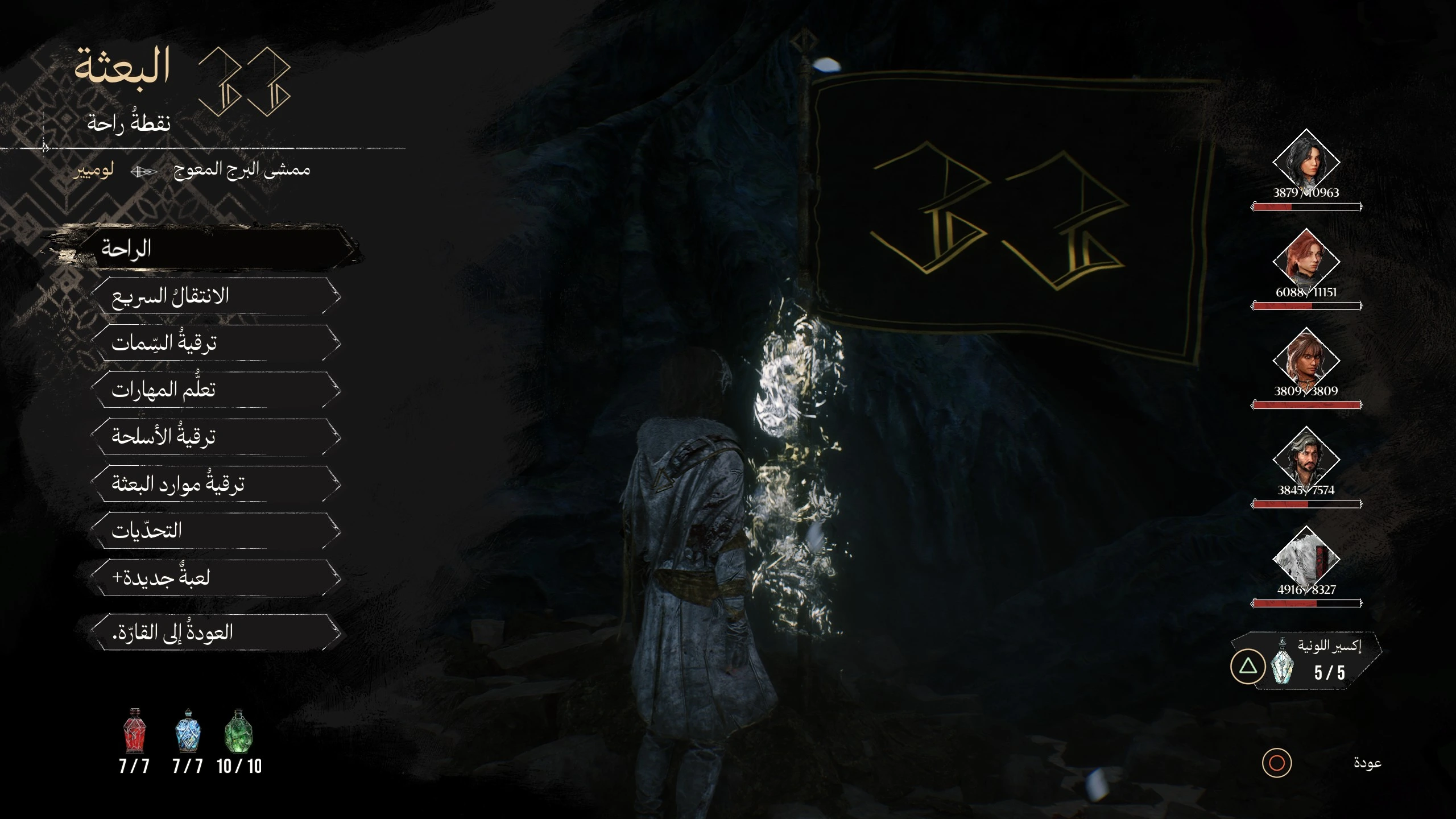Choose التحديات (Challenges) entry
Screen dimensions: 1456x819
point(216,531)
